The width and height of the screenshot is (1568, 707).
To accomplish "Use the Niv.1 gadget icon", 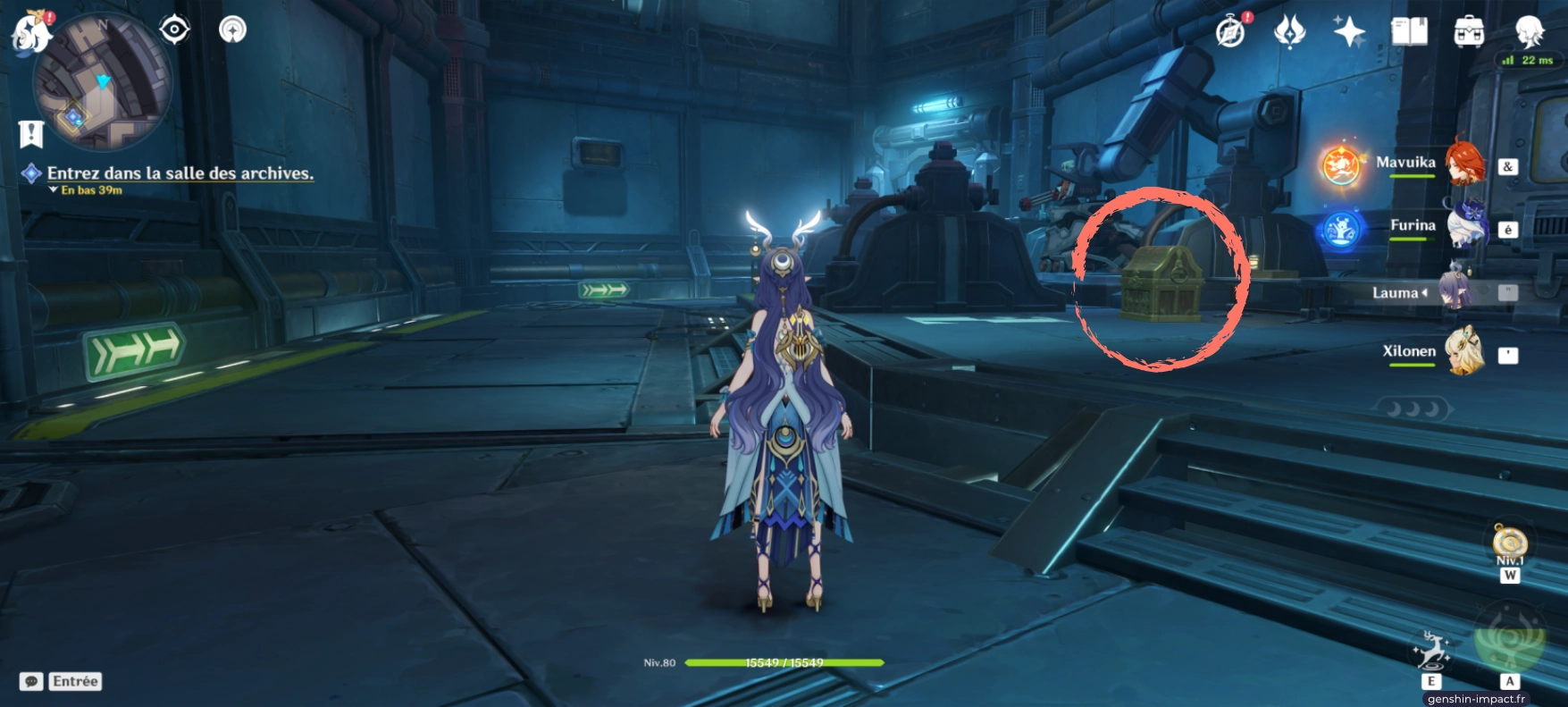I will point(1509,543).
